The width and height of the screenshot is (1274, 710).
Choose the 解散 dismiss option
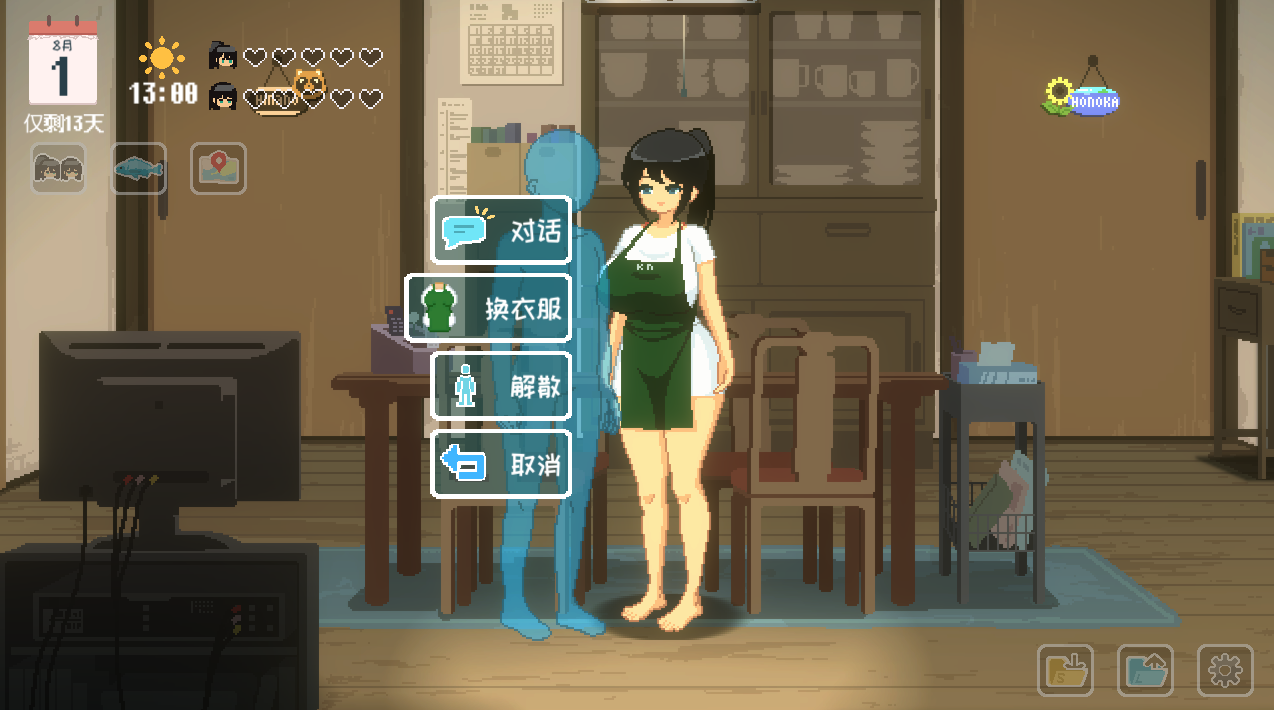[501, 386]
